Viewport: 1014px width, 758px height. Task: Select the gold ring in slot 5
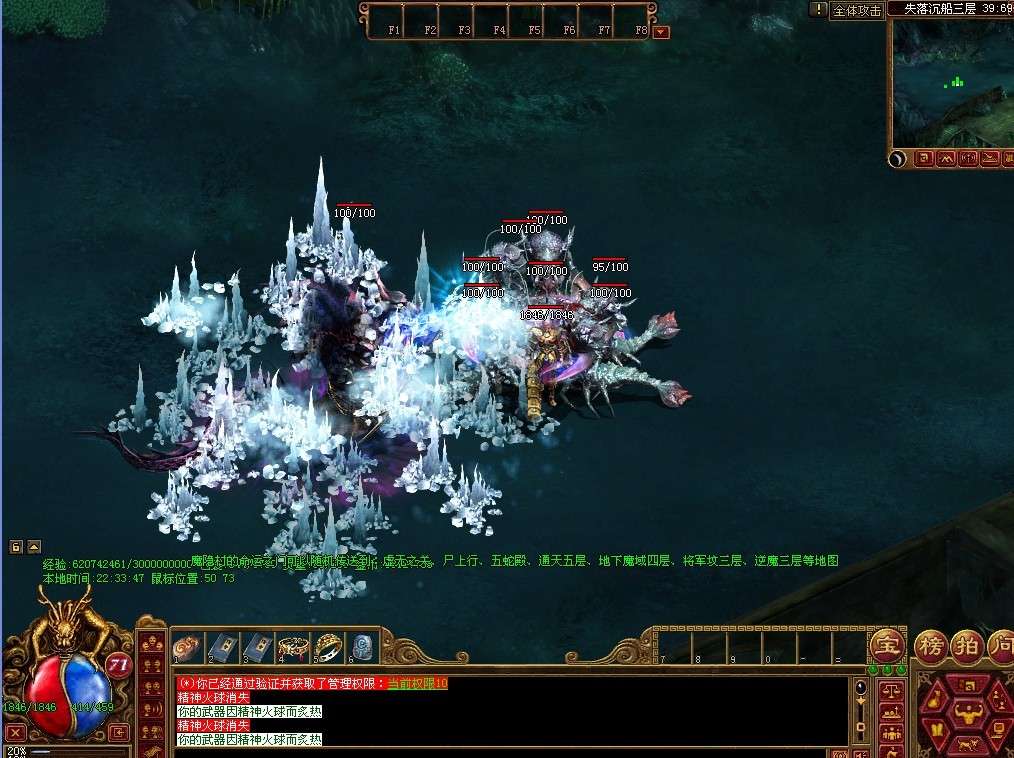[x=327, y=646]
